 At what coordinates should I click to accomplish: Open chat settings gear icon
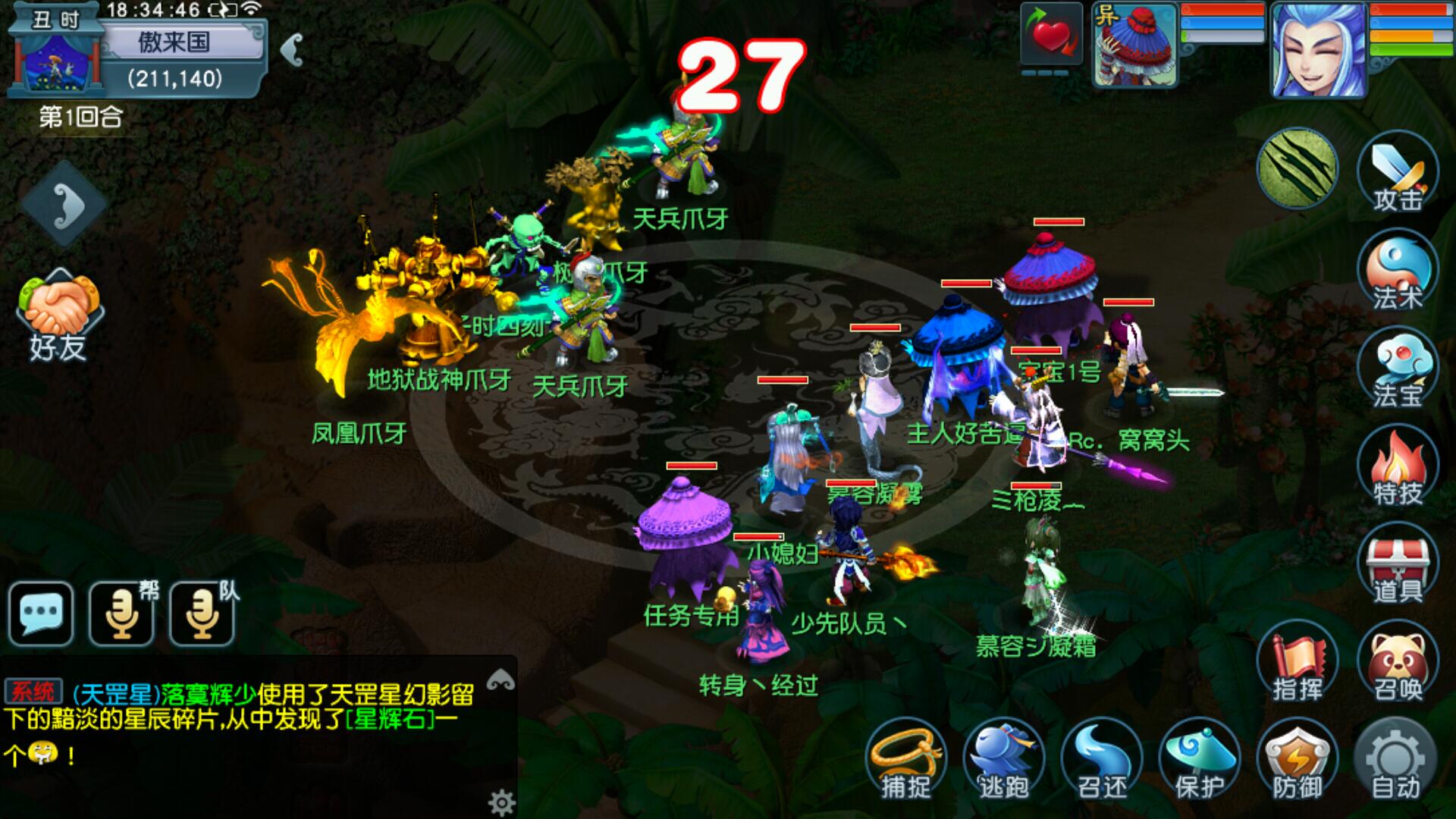pyautogui.click(x=501, y=802)
